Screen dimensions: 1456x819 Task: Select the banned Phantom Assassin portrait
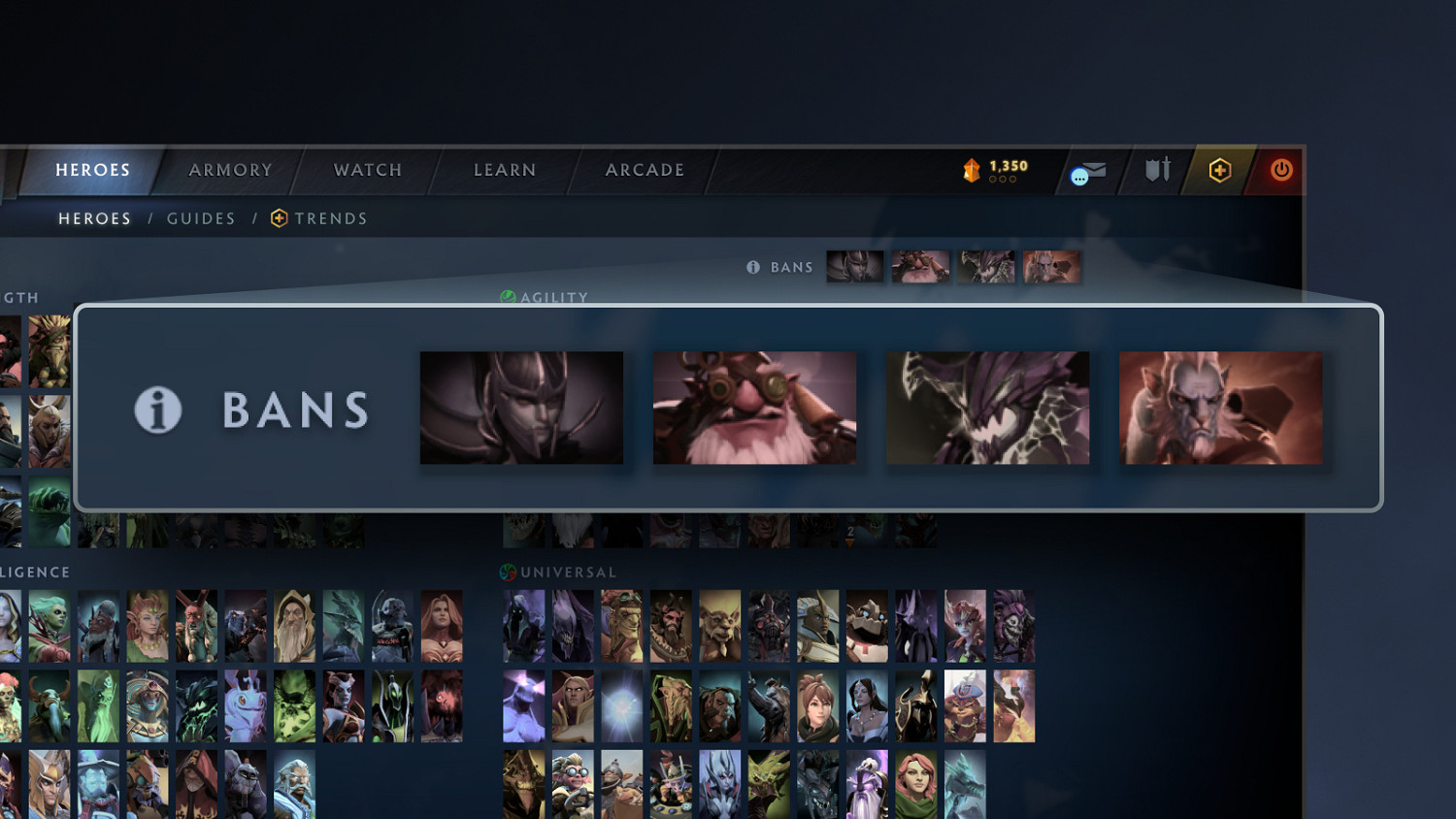click(521, 408)
